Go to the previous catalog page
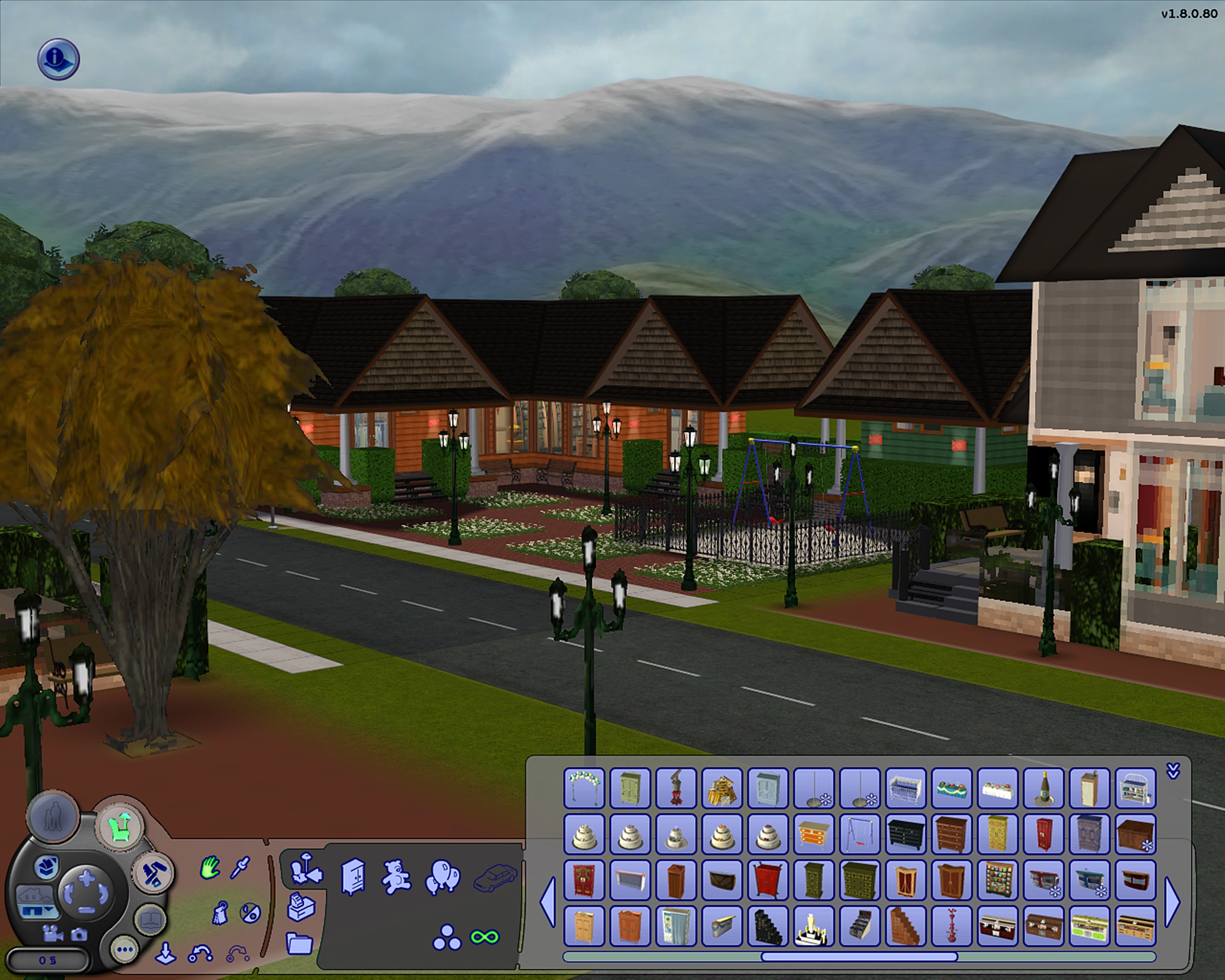The height and width of the screenshot is (980, 1225). pyautogui.click(x=547, y=902)
